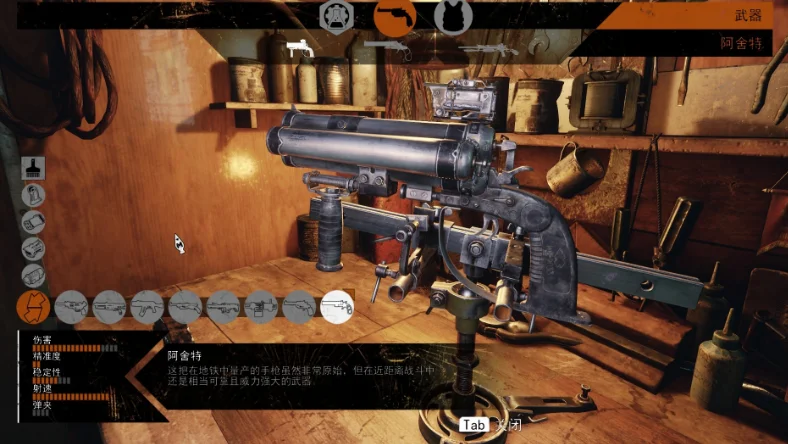Switch to the revolver weapons tab

(395, 17)
